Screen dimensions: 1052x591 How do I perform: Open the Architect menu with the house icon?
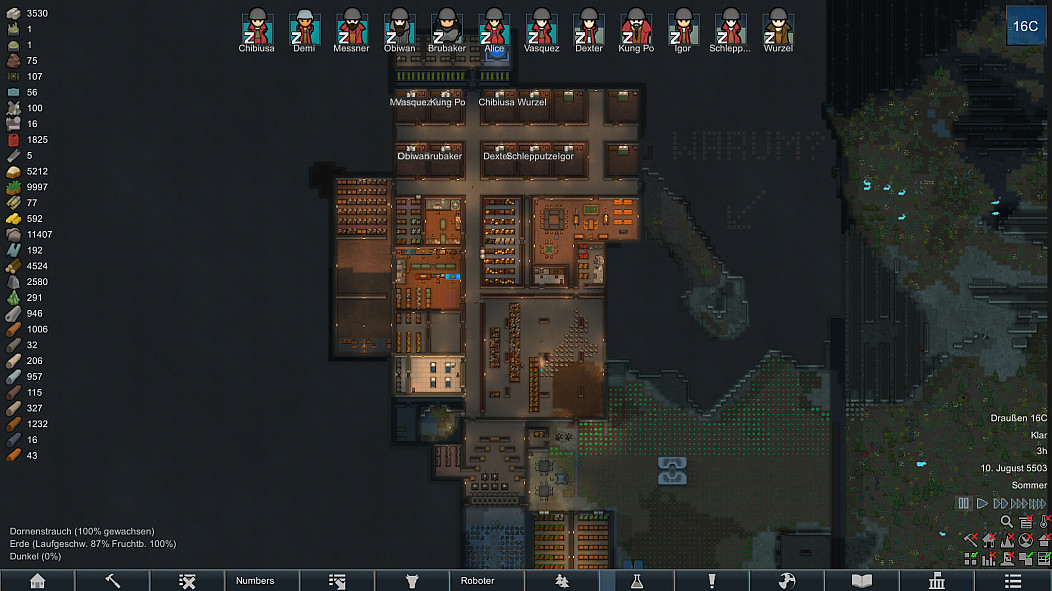(37, 580)
